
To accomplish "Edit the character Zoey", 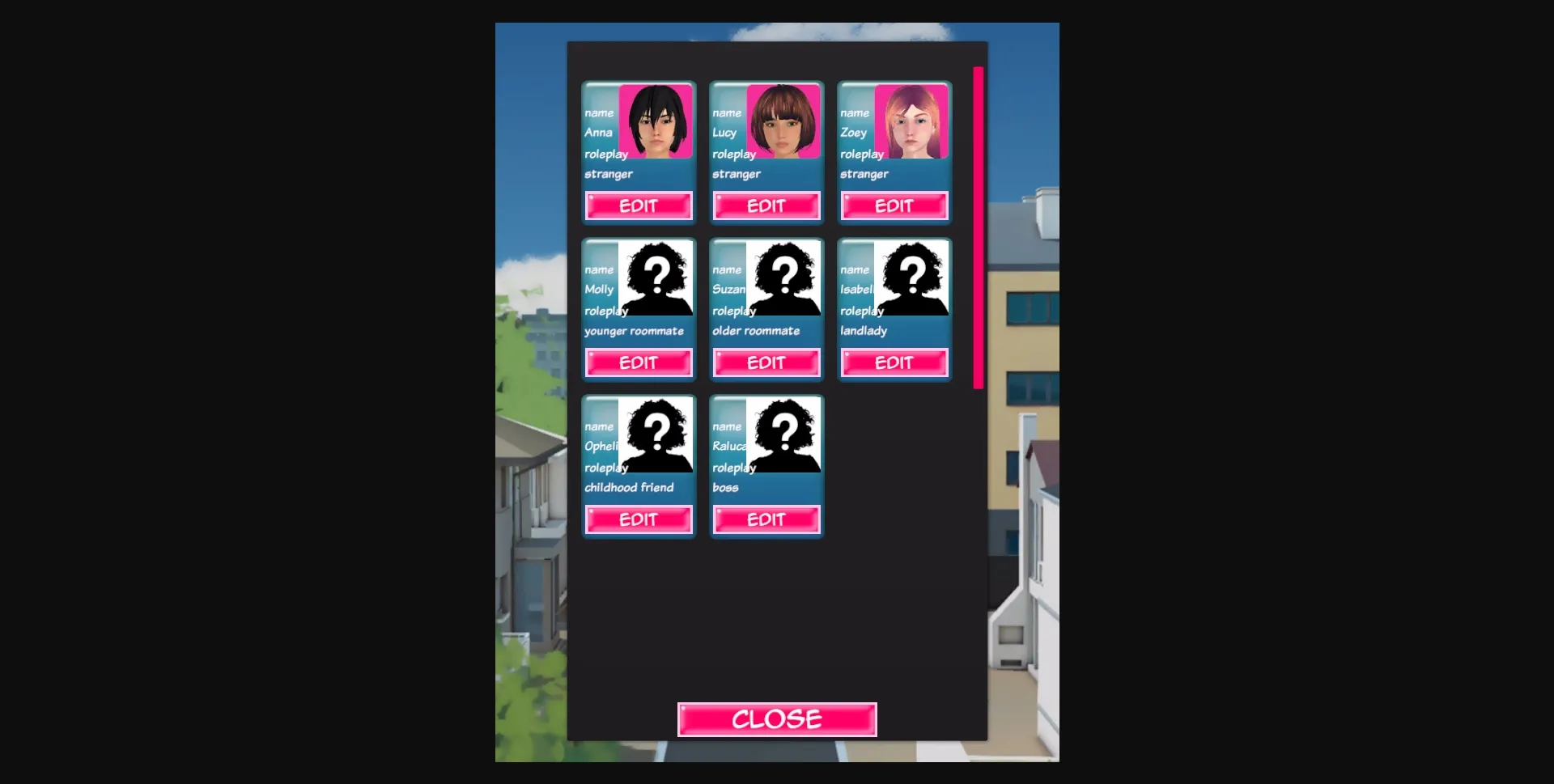I will (894, 206).
